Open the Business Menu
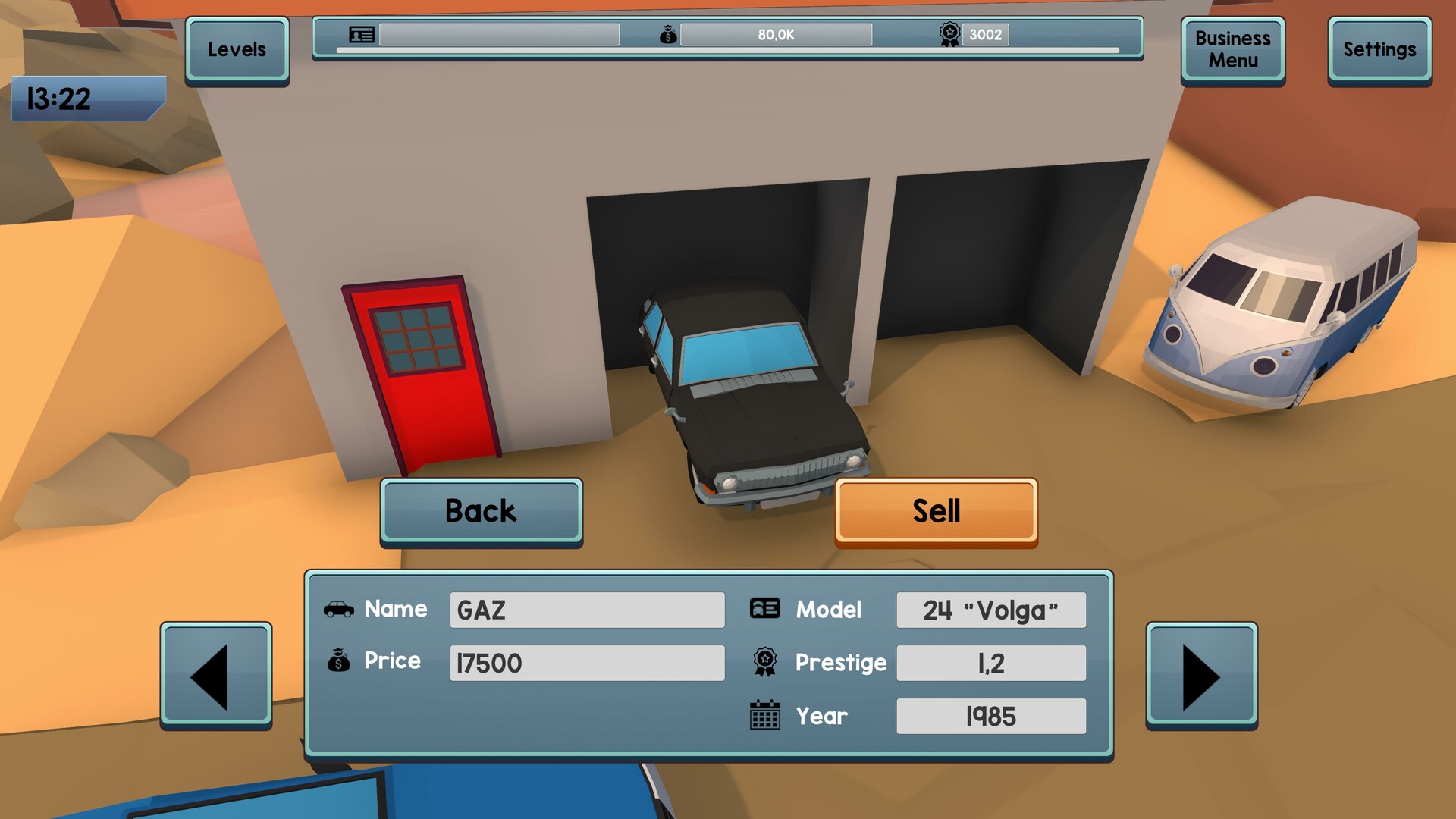 [x=1232, y=49]
